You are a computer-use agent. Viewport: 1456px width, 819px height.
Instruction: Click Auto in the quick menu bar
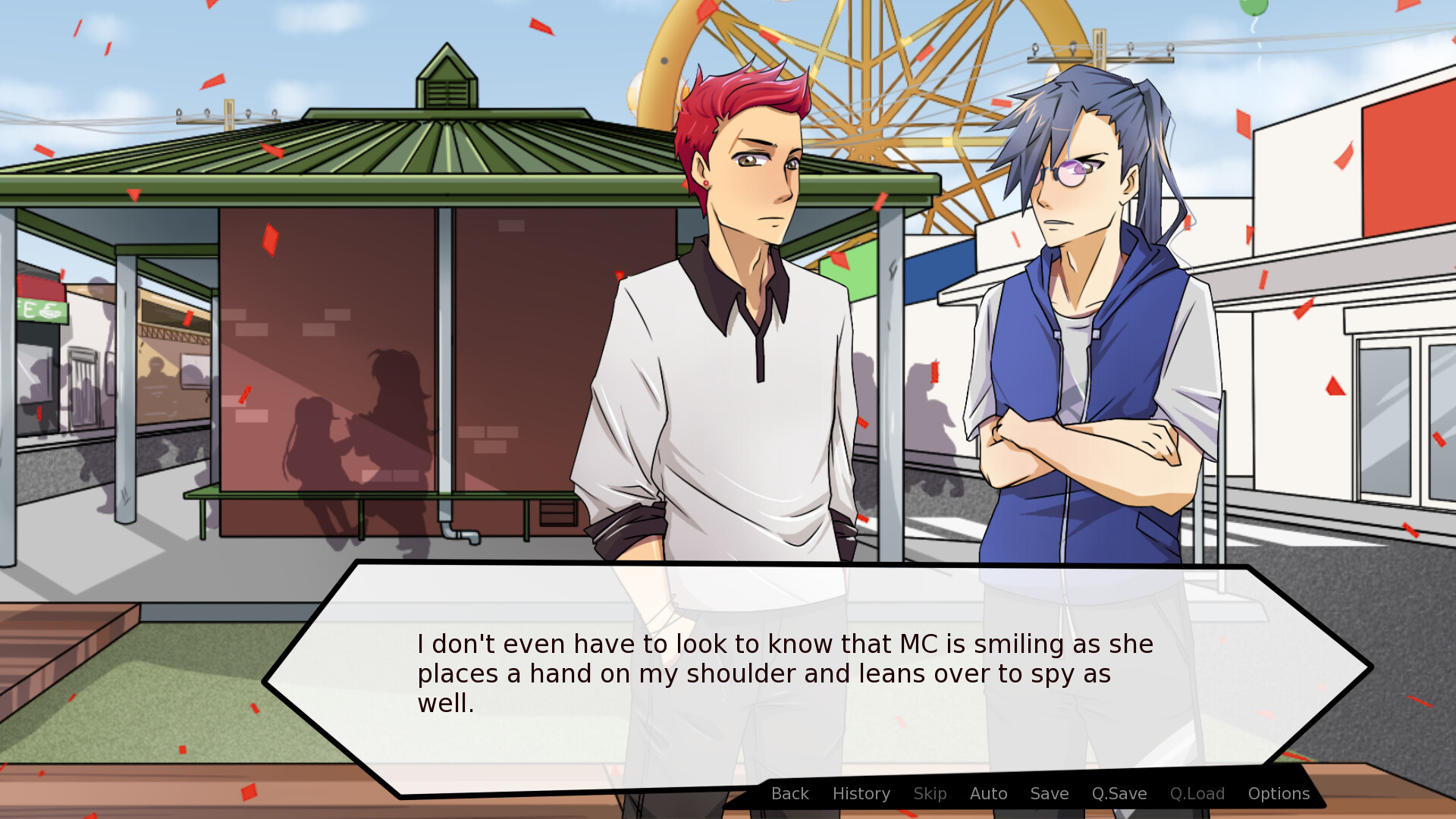(988, 793)
